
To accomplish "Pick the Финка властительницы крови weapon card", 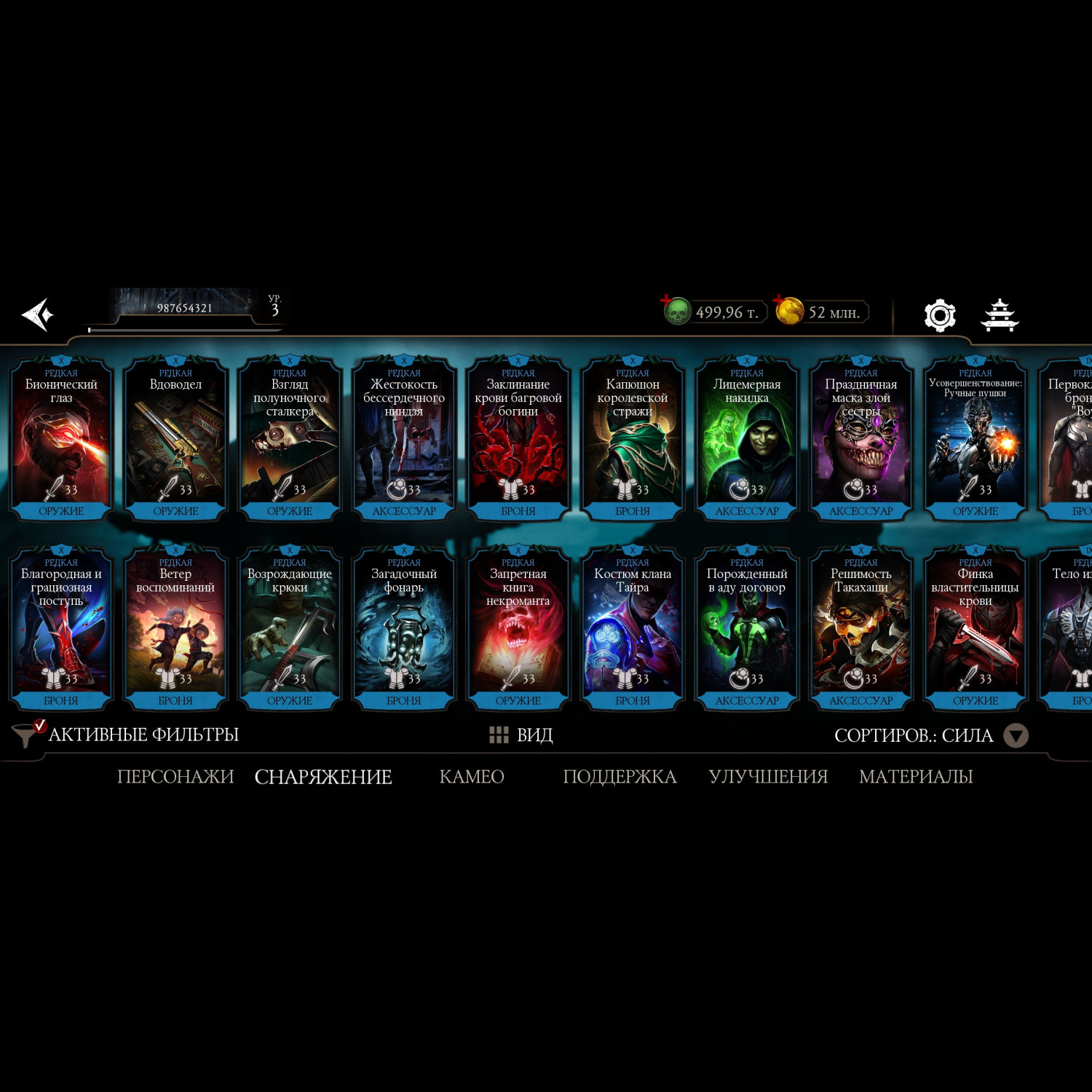I will pos(975,628).
